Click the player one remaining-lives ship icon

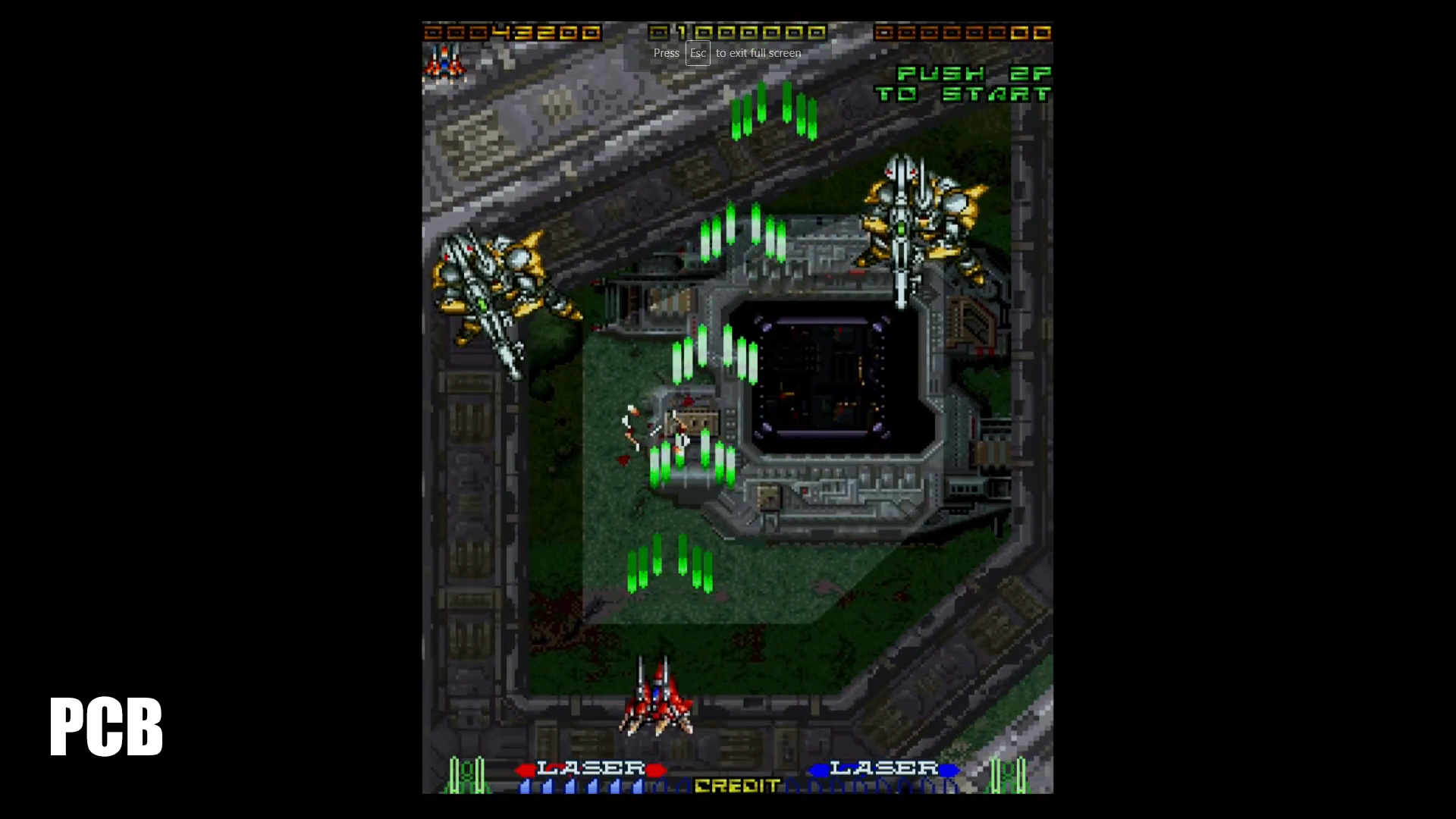coord(445,62)
